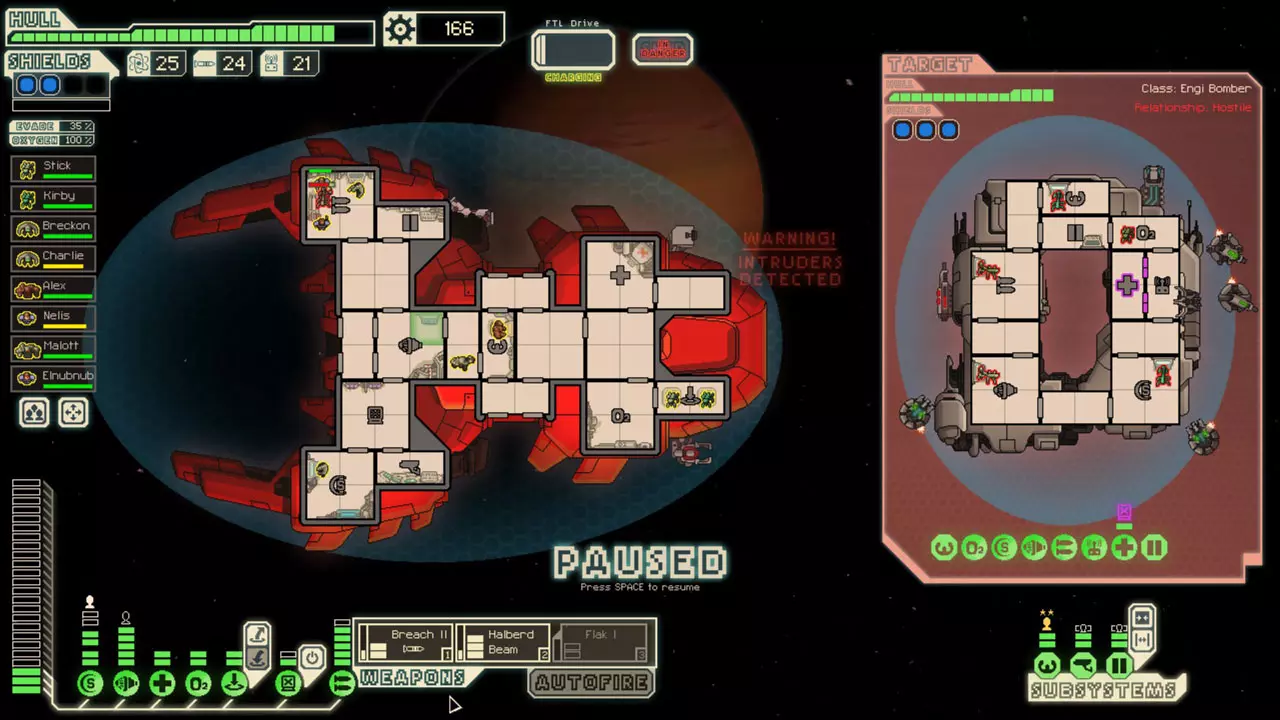Click the oxygen system icon

[198, 684]
